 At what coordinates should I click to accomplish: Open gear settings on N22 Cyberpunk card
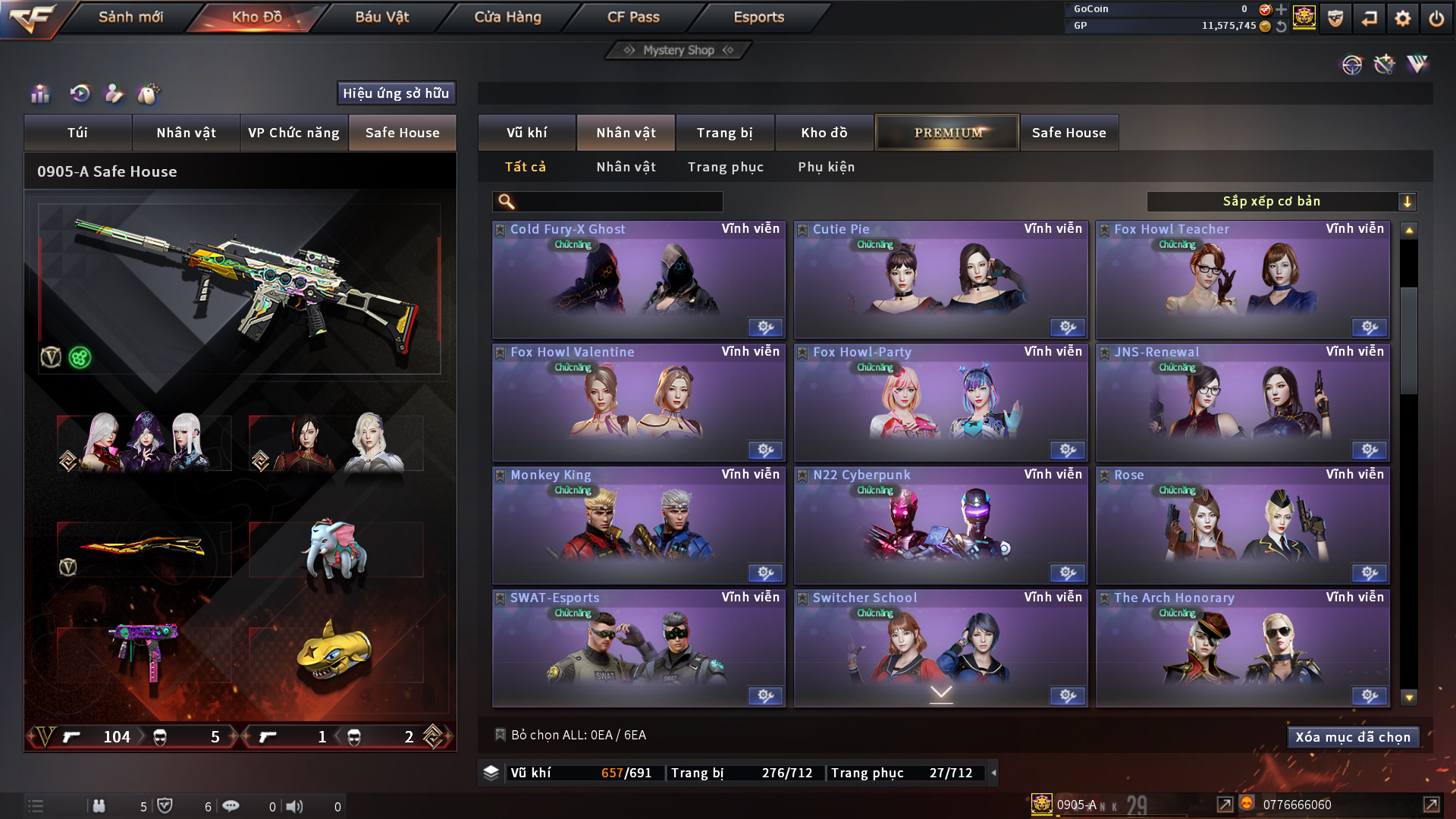pyautogui.click(x=1068, y=573)
